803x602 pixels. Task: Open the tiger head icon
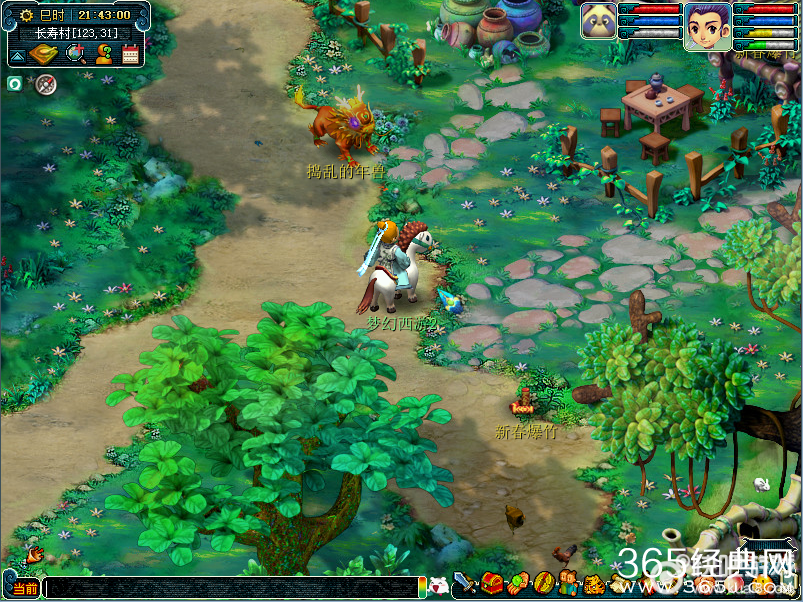pos(594,584)
